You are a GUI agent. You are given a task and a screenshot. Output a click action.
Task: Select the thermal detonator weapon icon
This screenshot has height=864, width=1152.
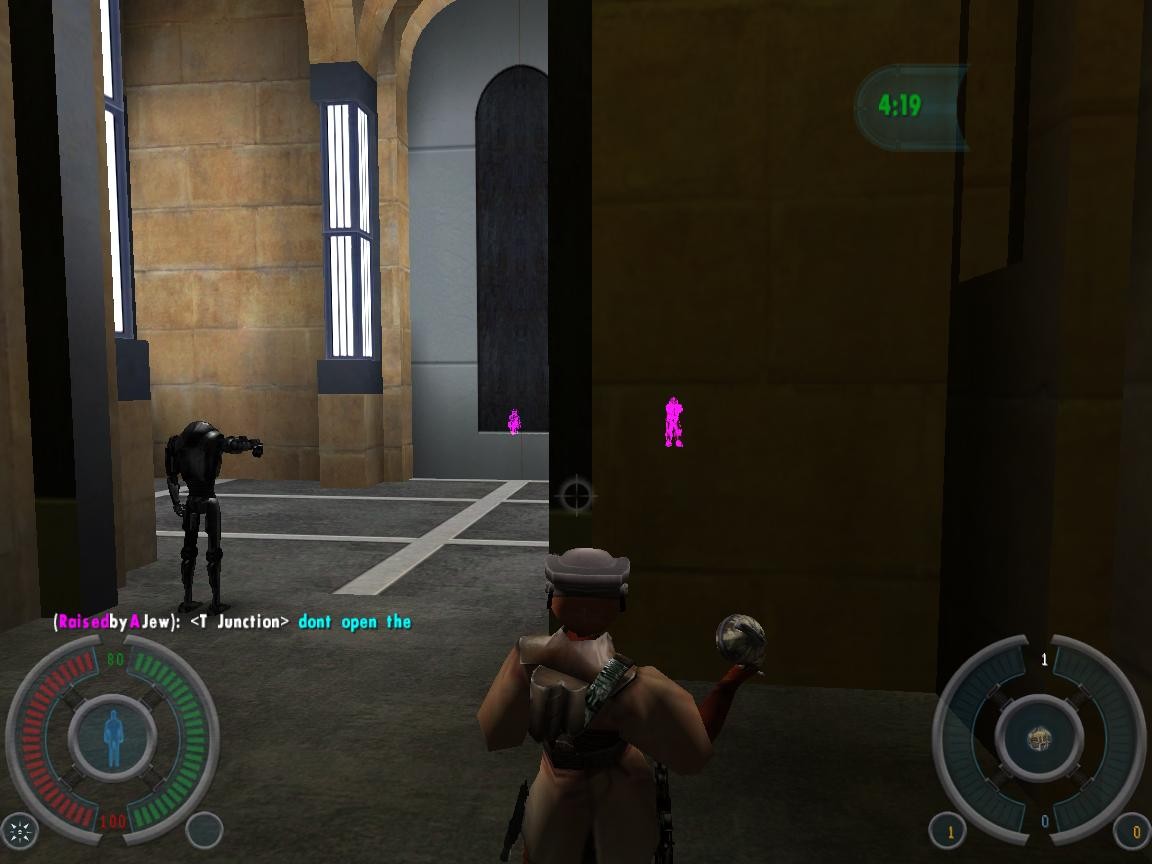tap(1039, 740)
